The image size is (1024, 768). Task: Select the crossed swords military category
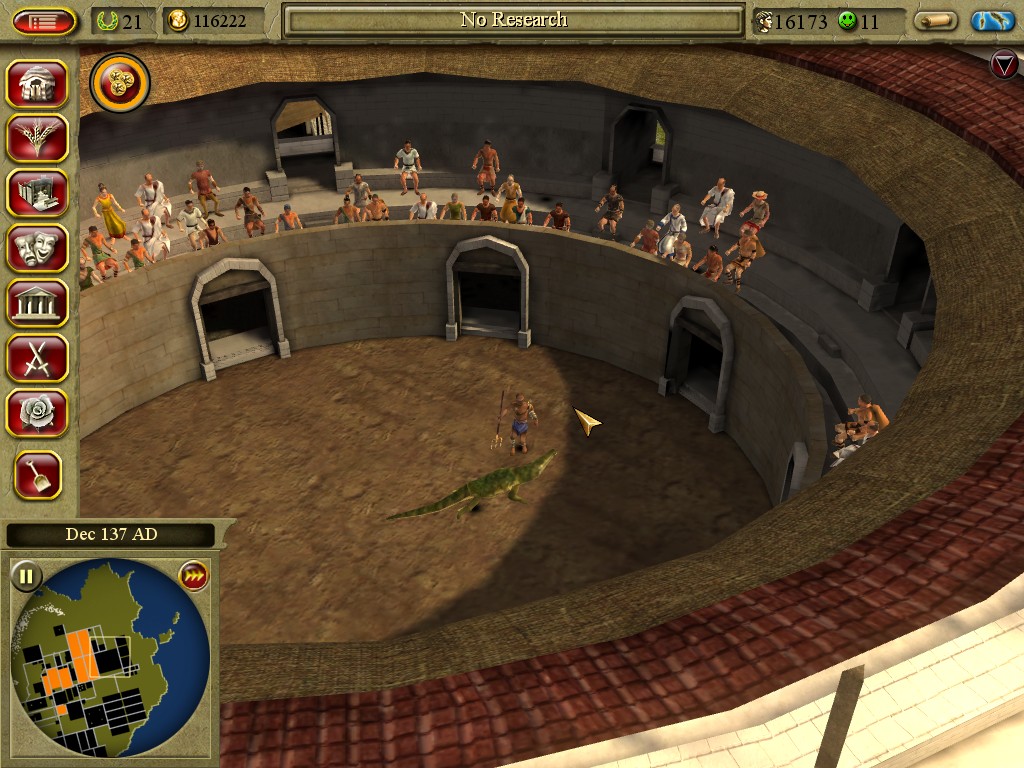38,357
